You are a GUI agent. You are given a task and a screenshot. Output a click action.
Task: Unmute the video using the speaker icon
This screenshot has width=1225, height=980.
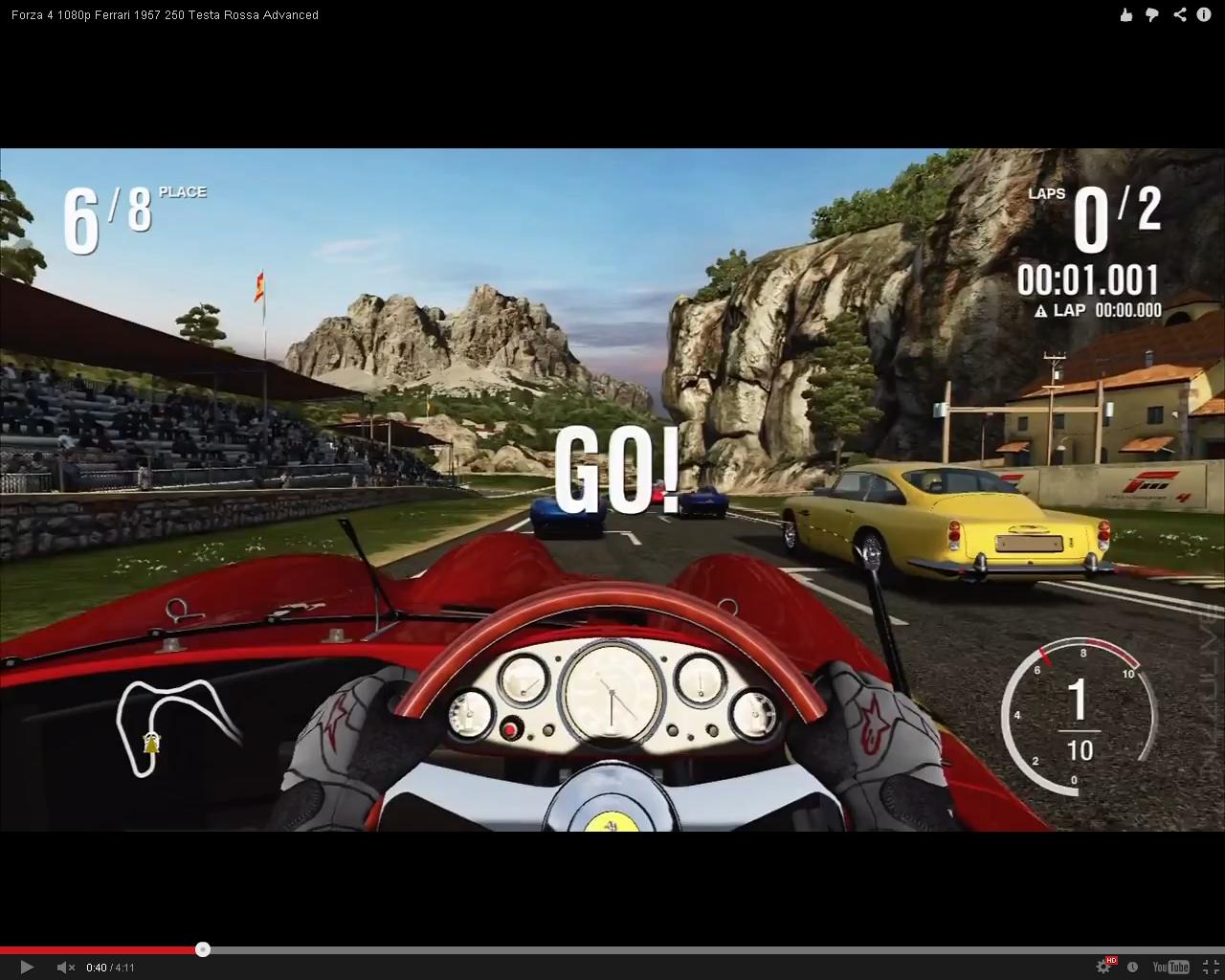[x=65, y=968]
